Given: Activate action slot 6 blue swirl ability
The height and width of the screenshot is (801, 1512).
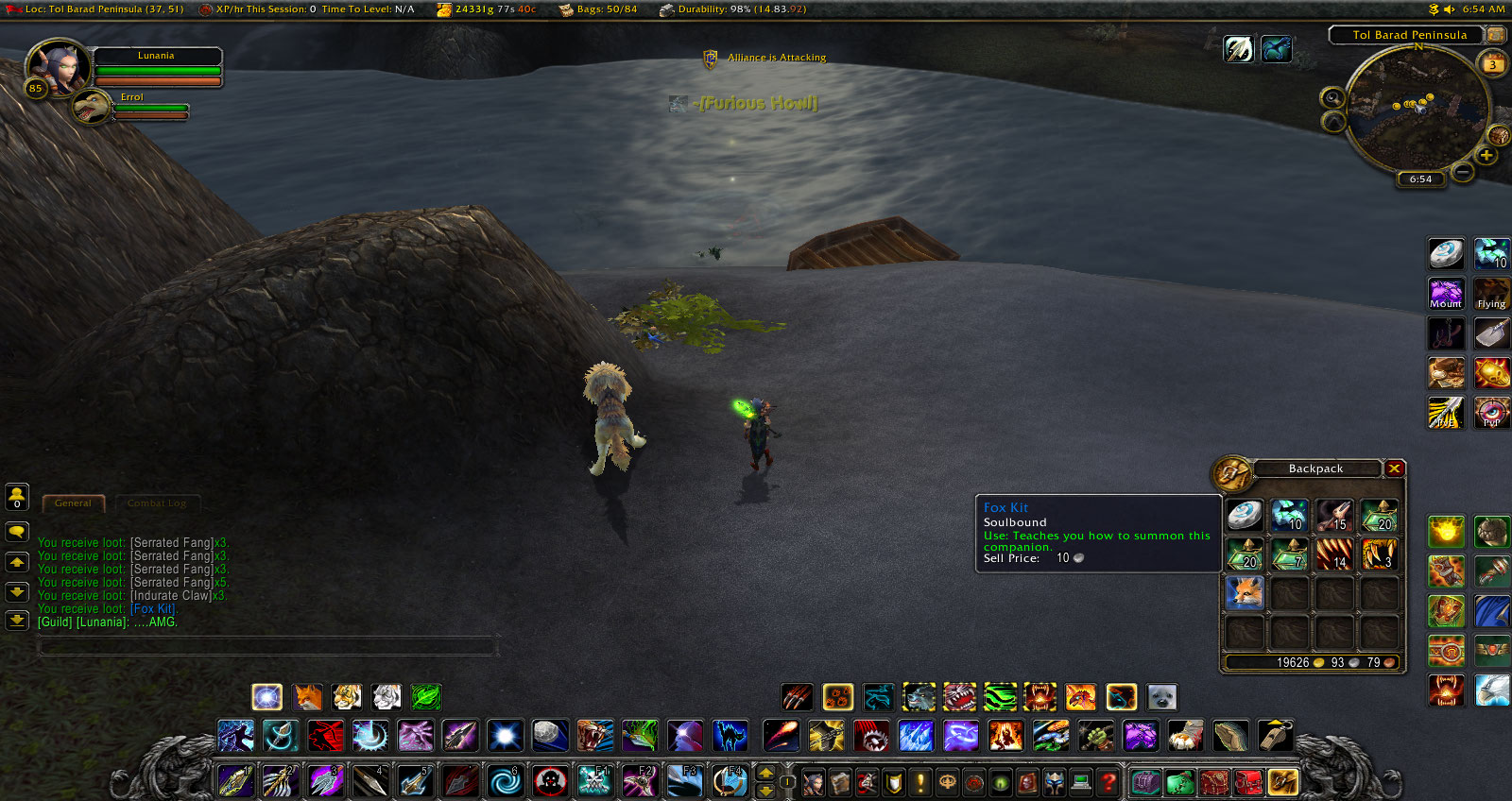Looking at the screenshot, I should coord(505,781).
